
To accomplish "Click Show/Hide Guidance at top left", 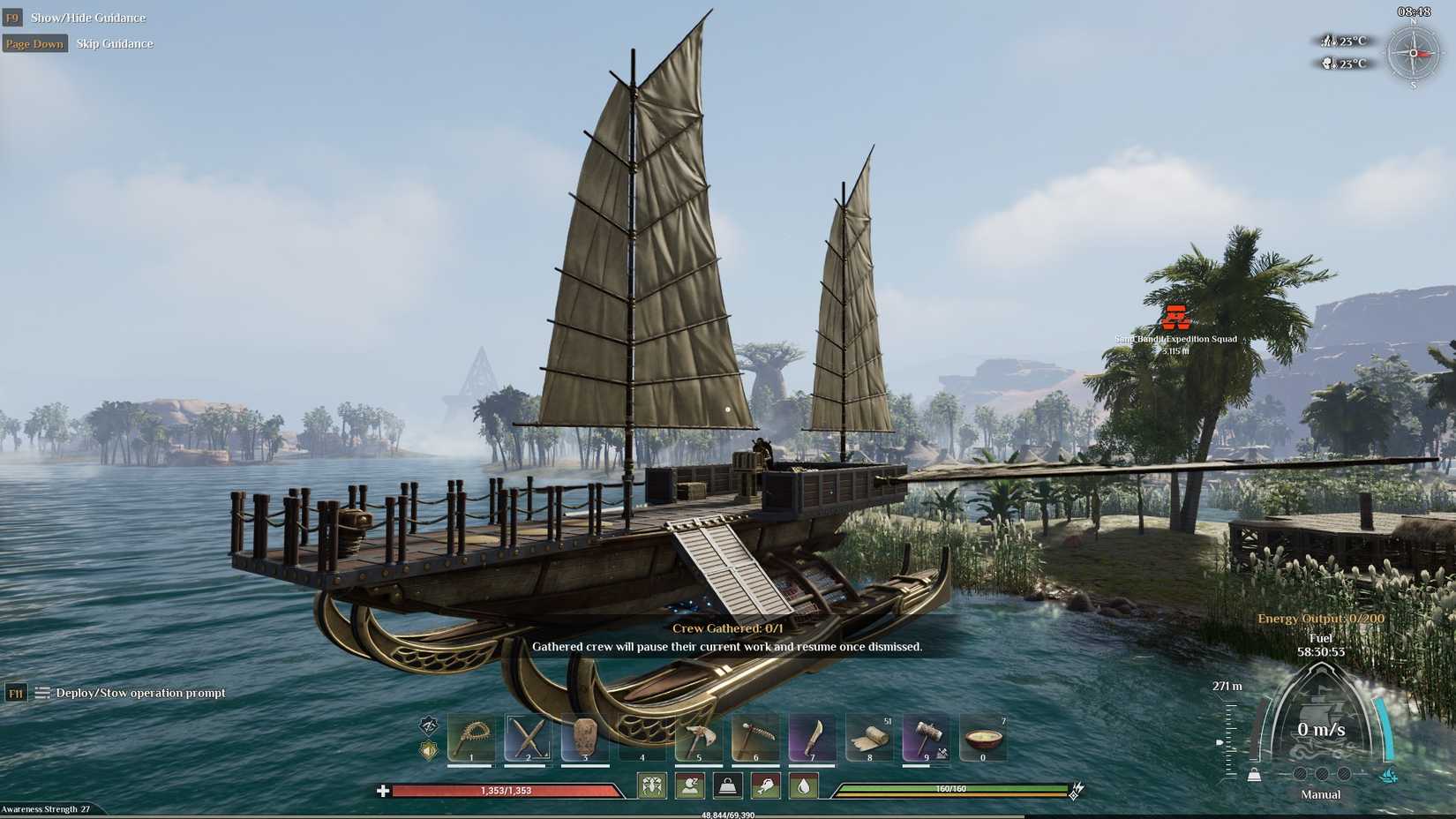I will 88,17.
